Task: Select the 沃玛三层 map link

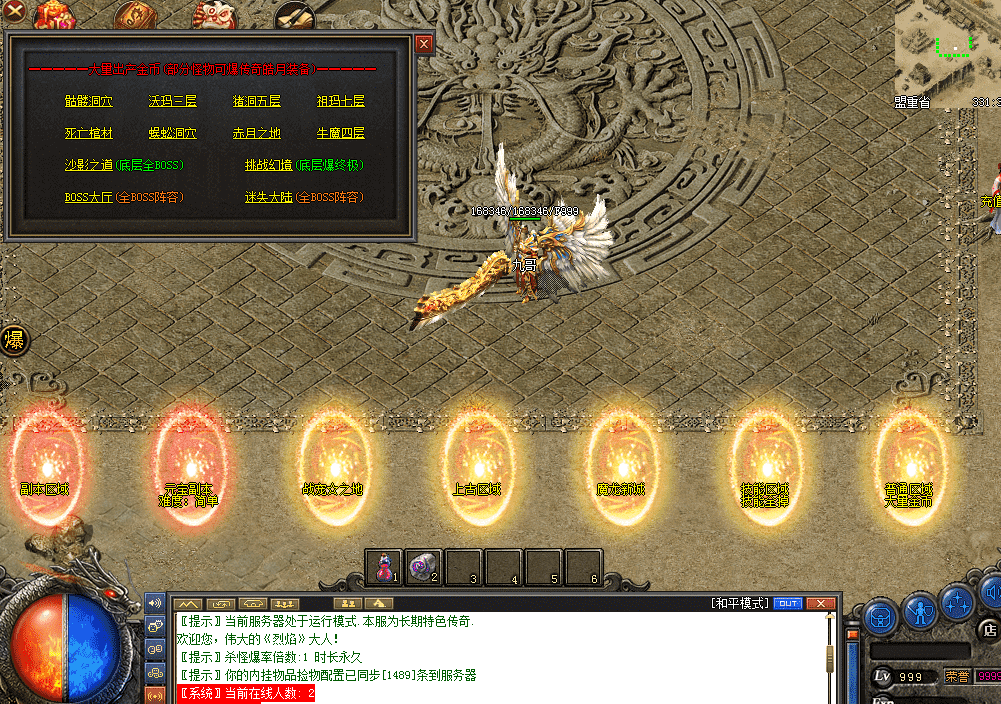Action: point(172,101)
